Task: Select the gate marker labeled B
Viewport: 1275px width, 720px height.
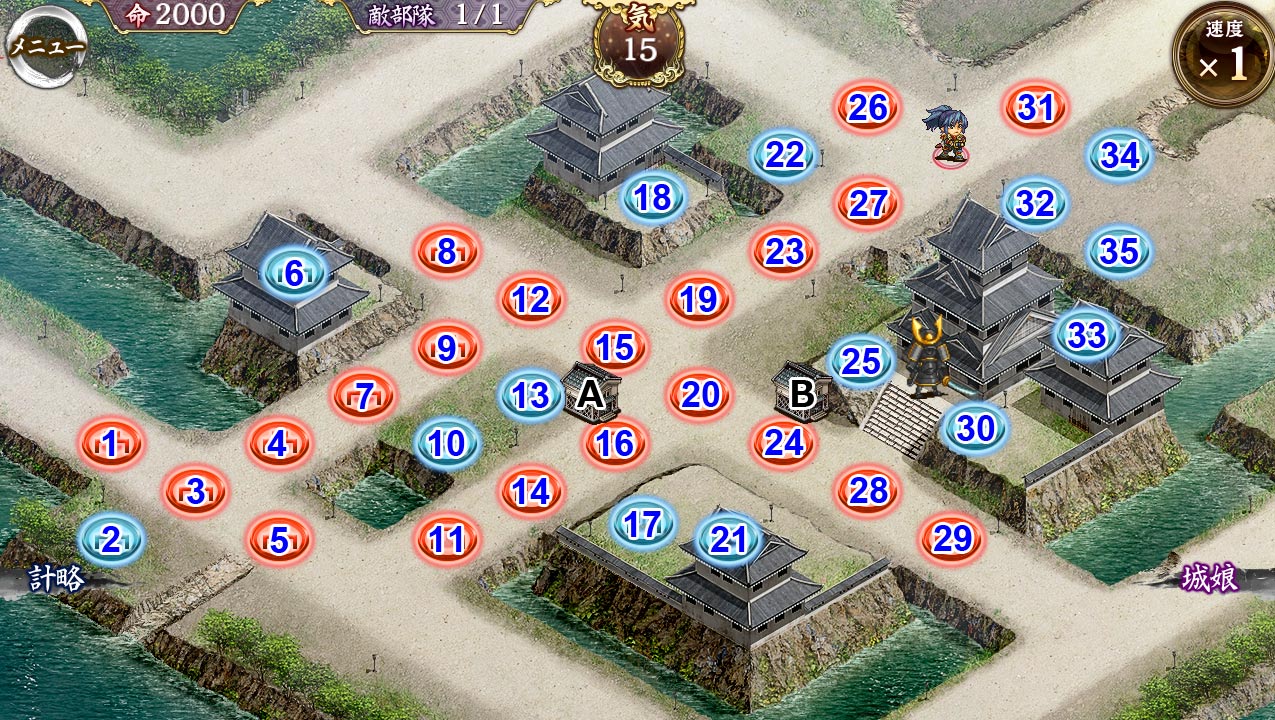Action: pyautogui.click(x=802, y=394)
